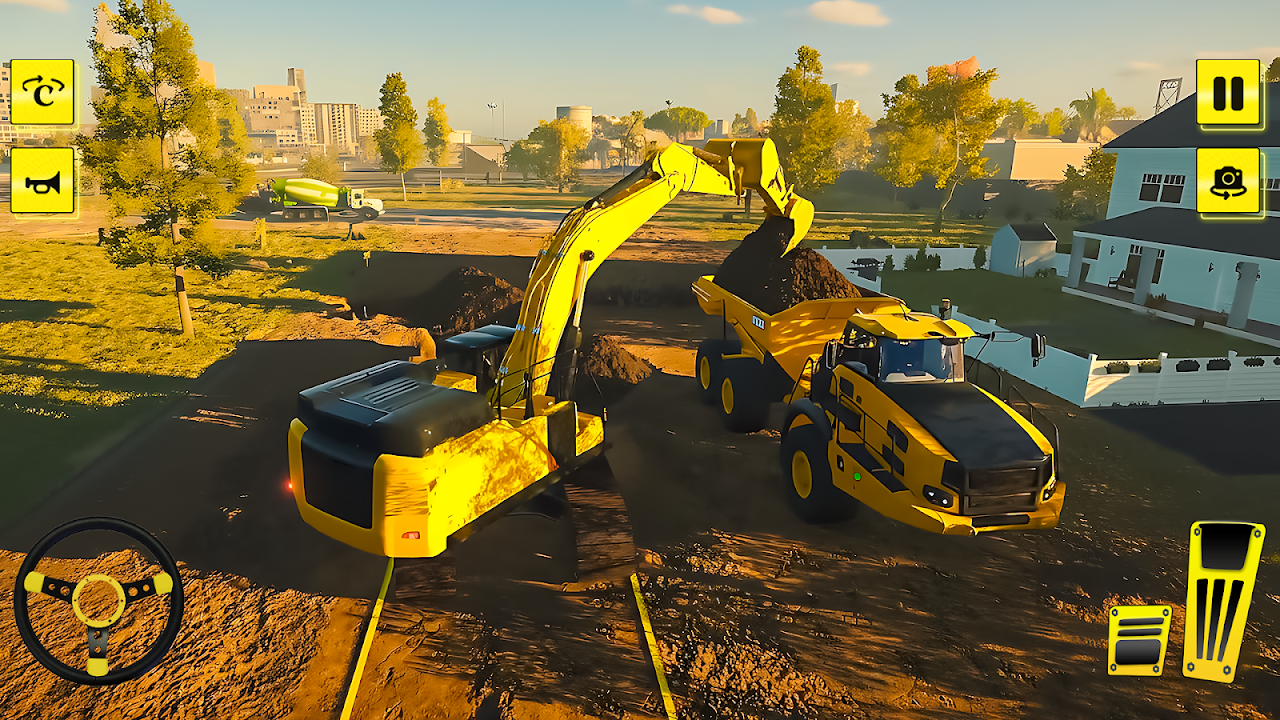The height and width of the screenshot is (720, 1280).
Task: Click the steering wheel control
Action: click(x=98, y=600)
